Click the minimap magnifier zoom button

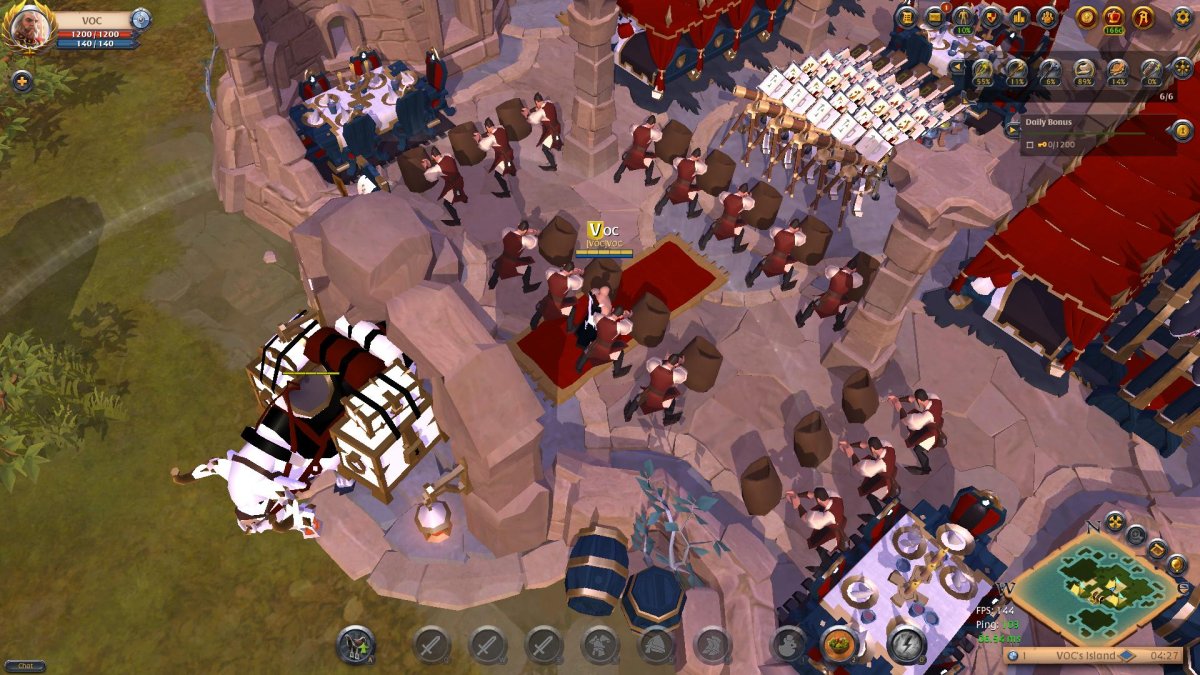(x=1134, y=535)
